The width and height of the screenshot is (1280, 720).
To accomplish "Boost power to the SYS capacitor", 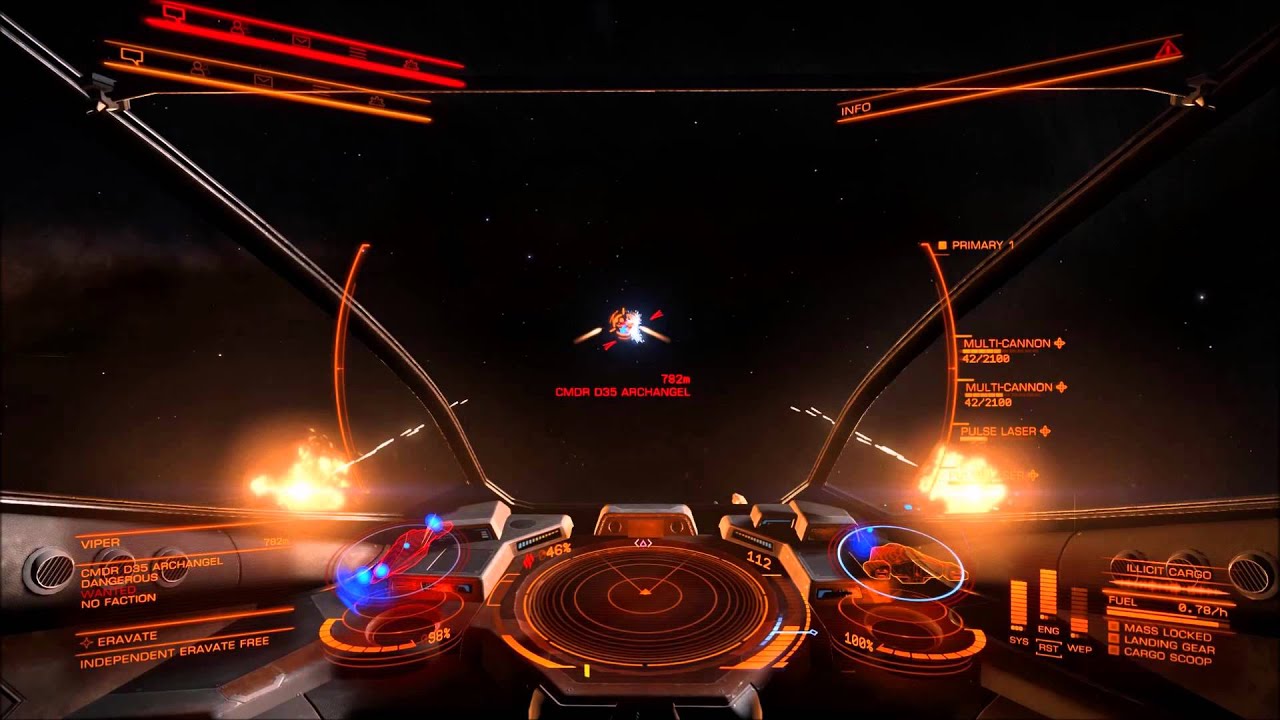I will (x=1018, y=605).
